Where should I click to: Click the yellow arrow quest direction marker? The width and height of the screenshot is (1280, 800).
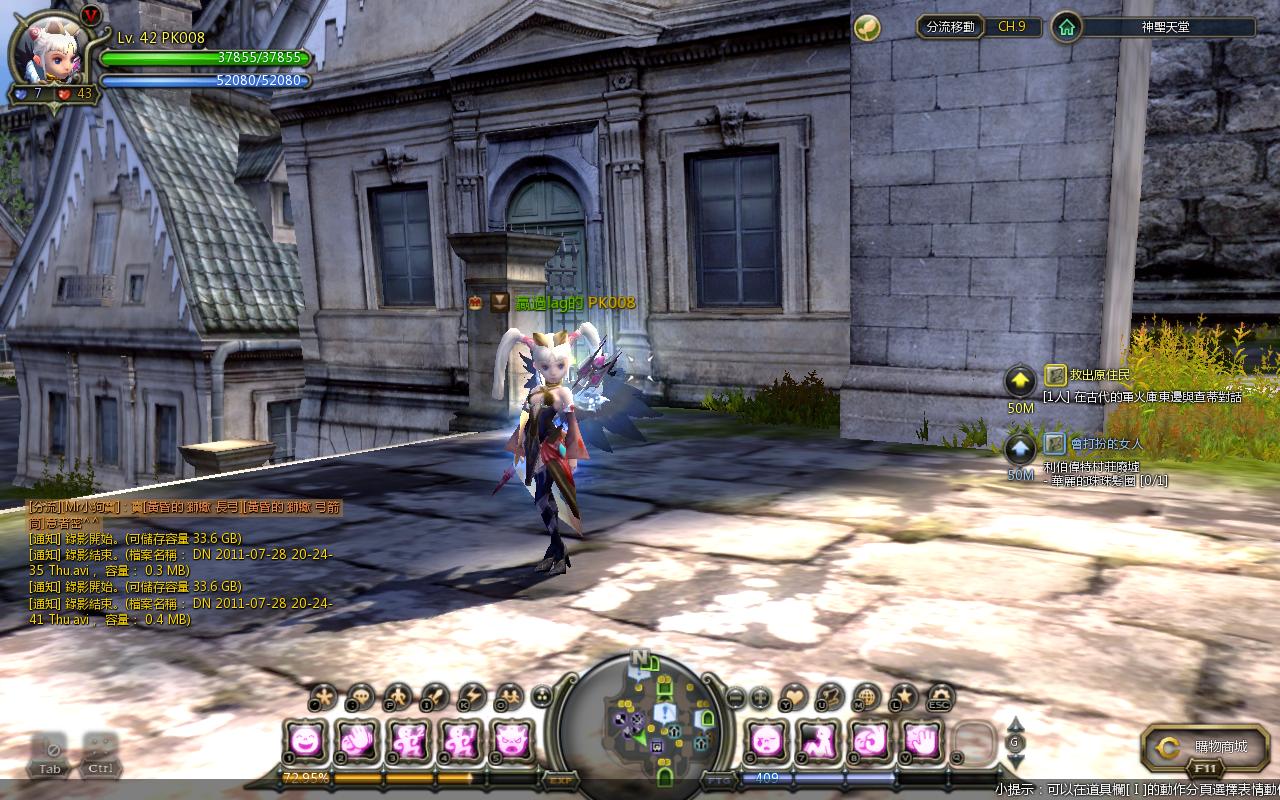click(1020, 380)
